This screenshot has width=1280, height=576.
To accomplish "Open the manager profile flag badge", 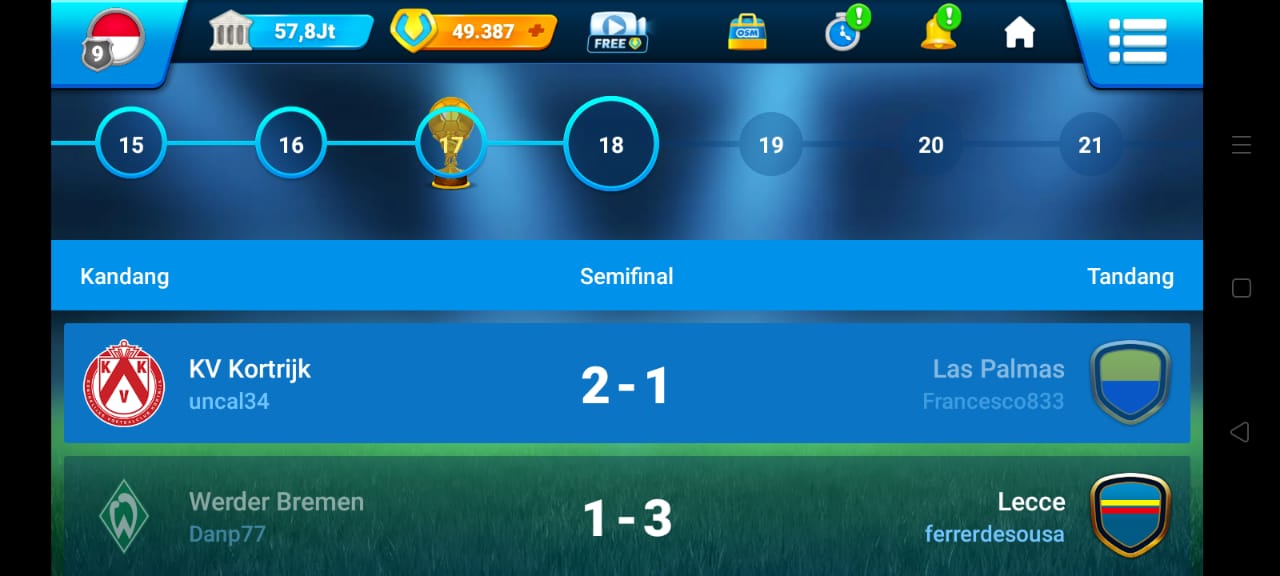I will pos(113,39).
